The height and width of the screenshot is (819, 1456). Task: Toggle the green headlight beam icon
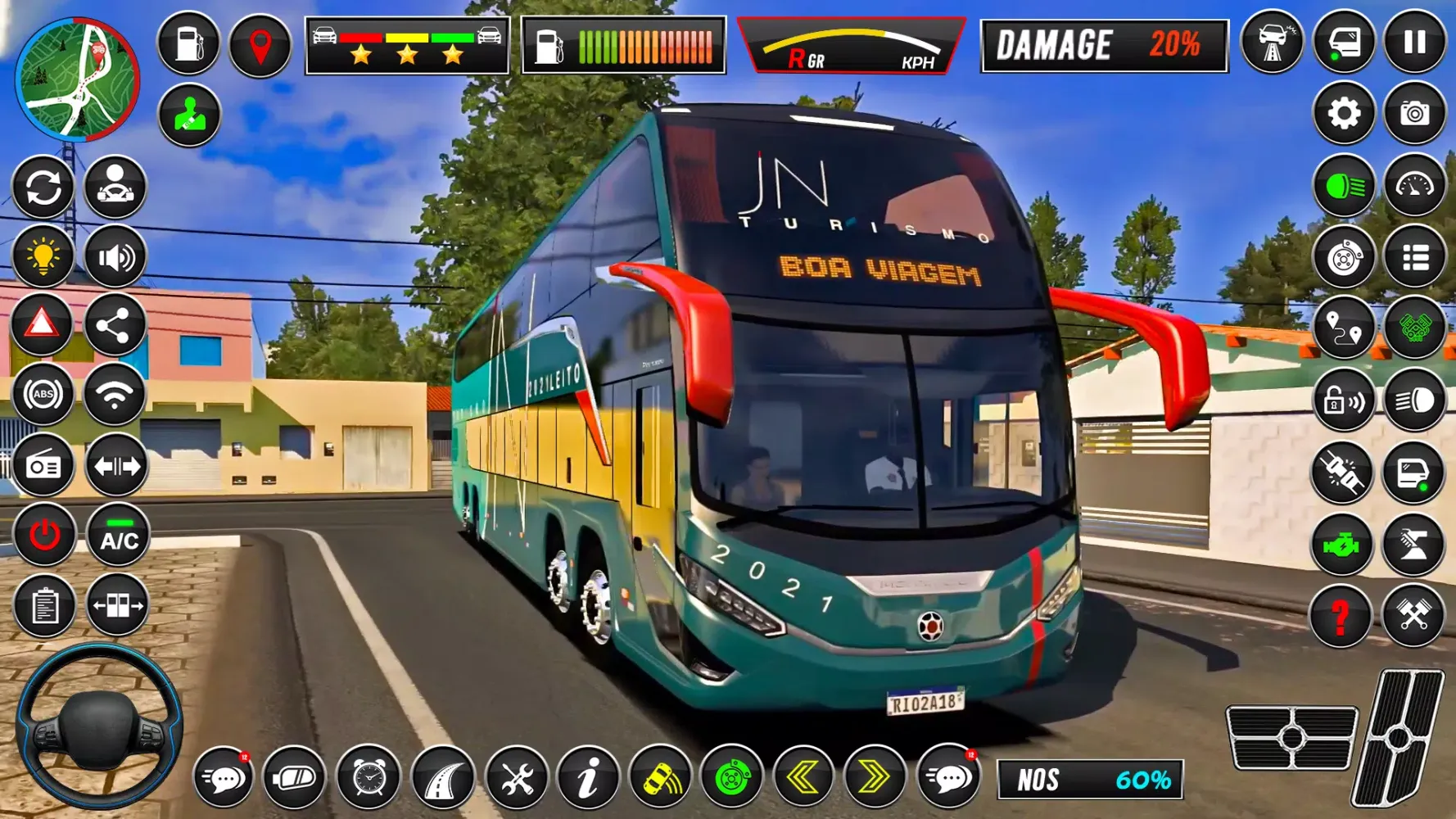click(1343, 188)
